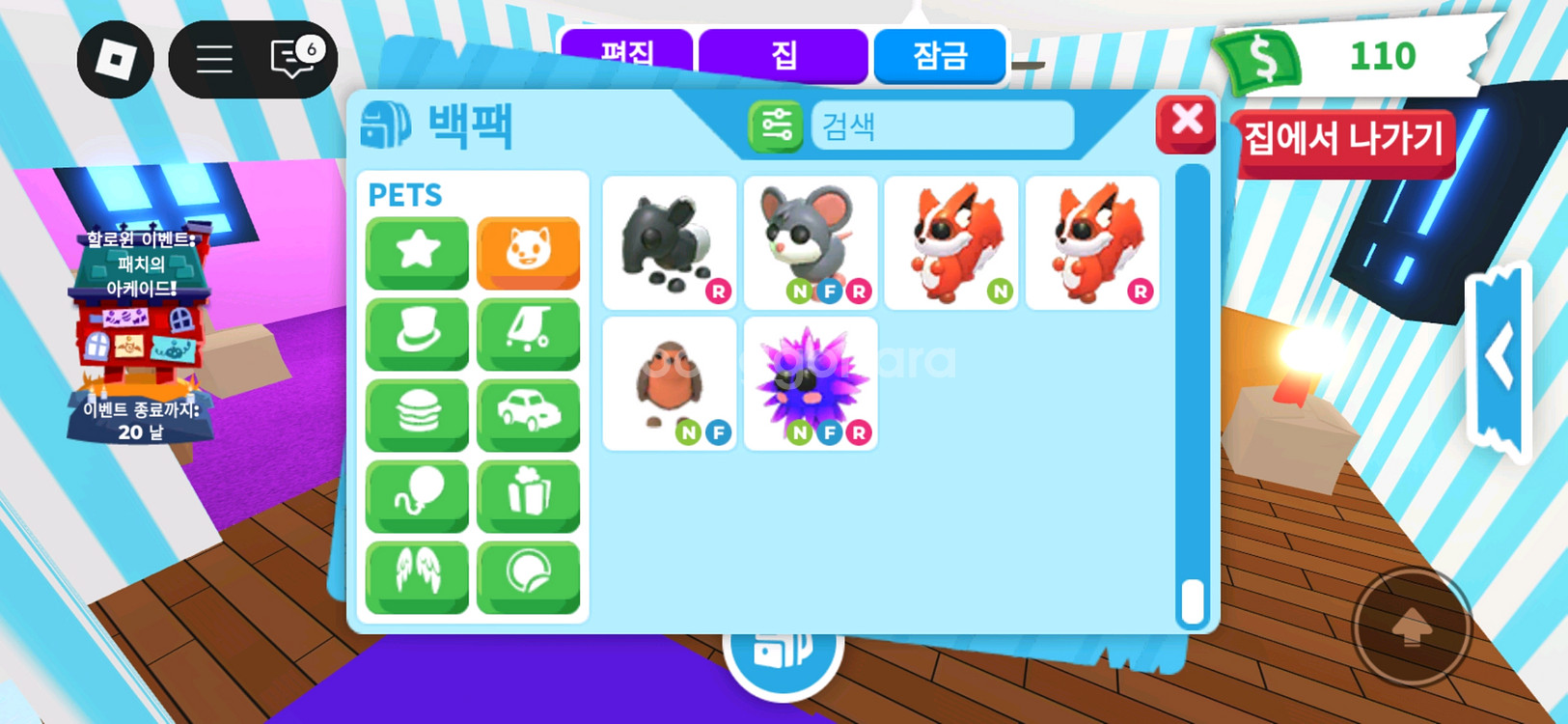Switch to the orange pets category
The image size is (1568, 724).
click(x=528, y=251)
